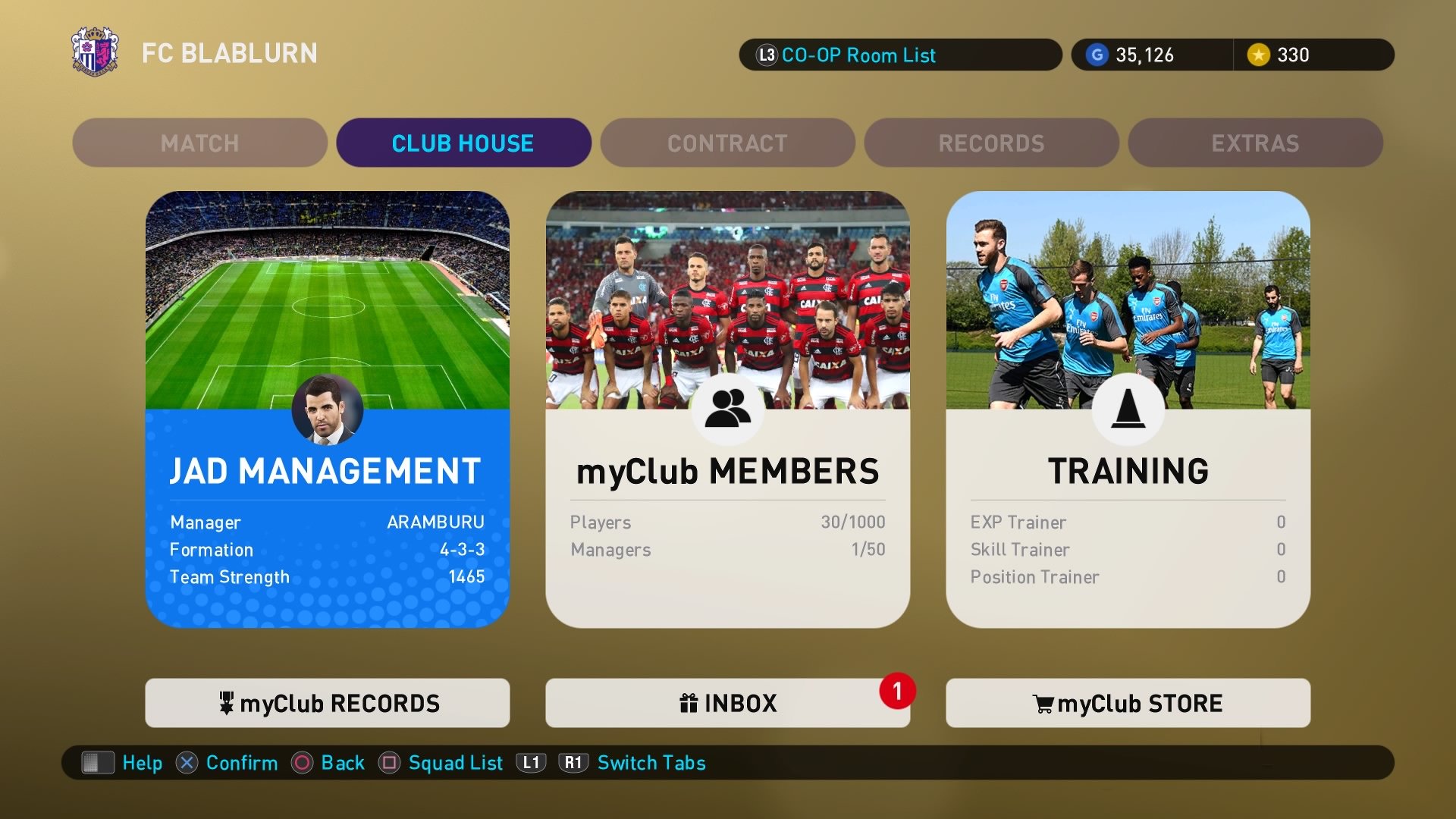Open the Squad List
The image size is (1456, 819).
click(x=453, y=763)
